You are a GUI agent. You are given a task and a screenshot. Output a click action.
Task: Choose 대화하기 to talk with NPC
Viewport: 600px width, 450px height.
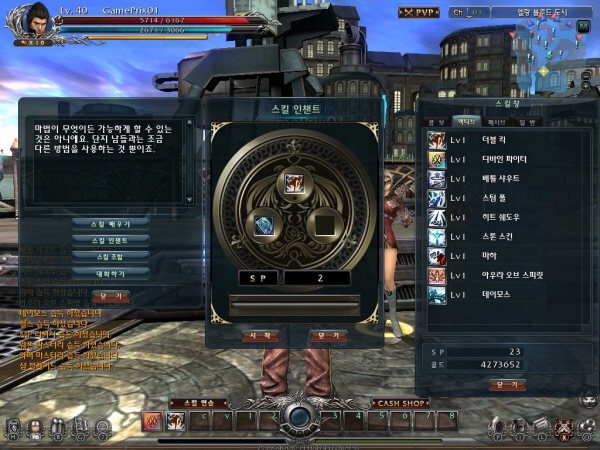(x=97, y=273)
